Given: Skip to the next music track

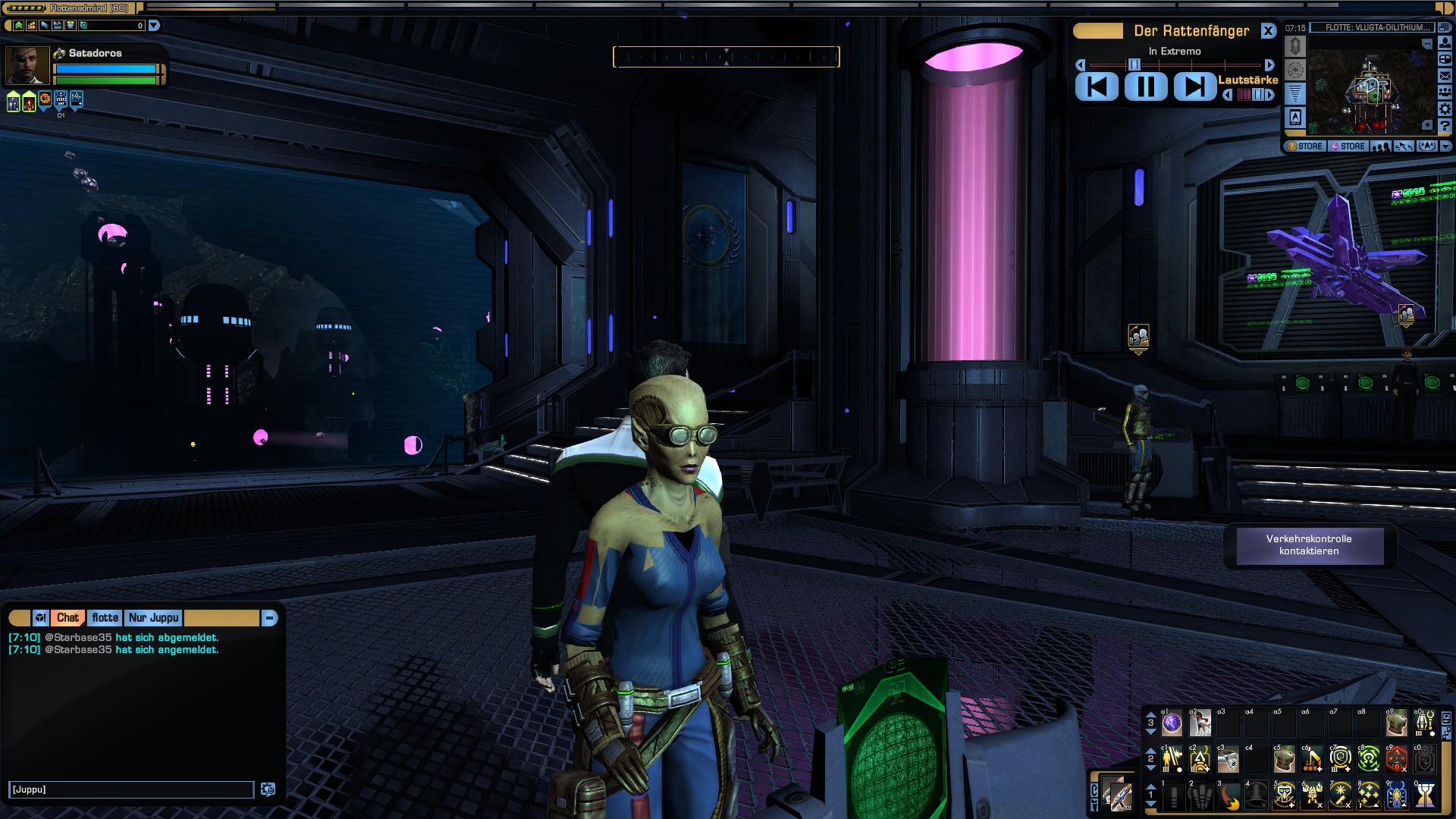Looking at the screenshot, I should [x=1194, y=86].
